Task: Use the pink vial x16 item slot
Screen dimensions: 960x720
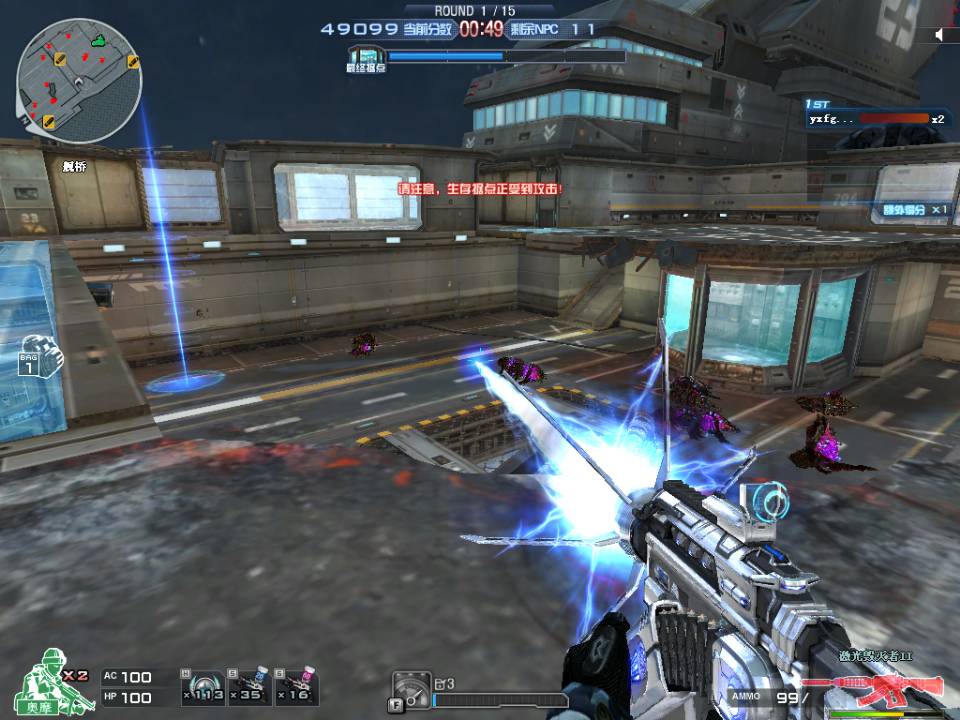Action: [x=297, y=686]
